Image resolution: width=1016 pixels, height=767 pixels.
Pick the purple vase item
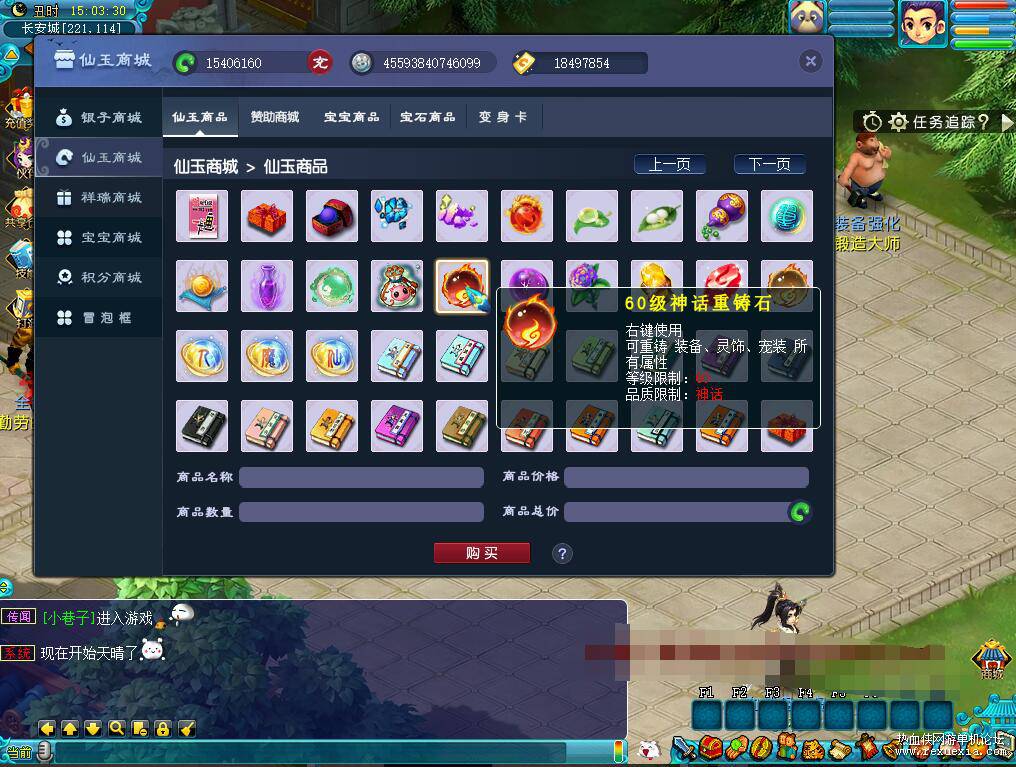tap(267, 286)
